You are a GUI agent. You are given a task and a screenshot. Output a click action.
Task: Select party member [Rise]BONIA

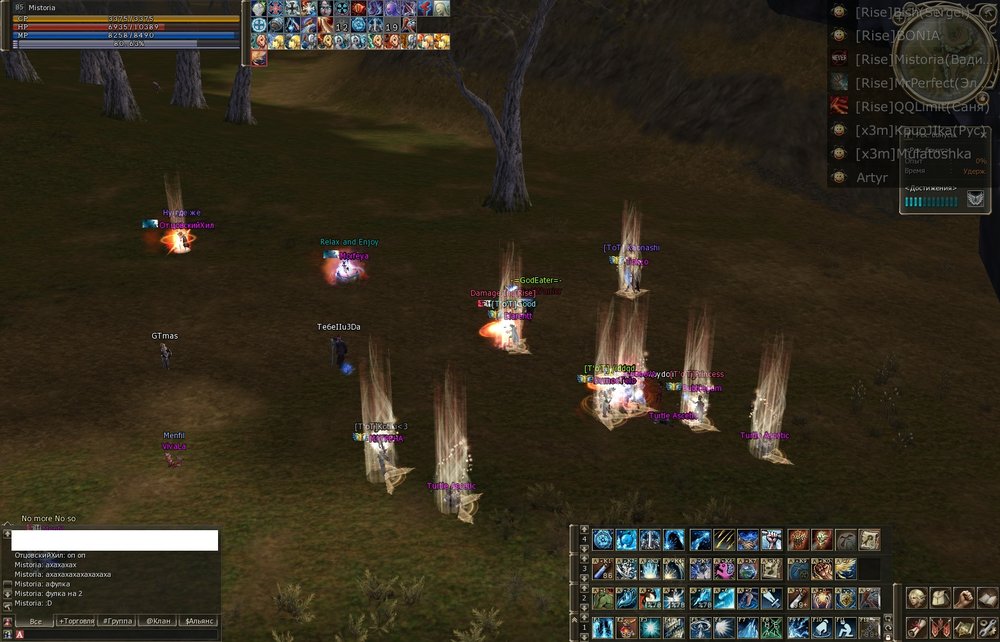897,35
